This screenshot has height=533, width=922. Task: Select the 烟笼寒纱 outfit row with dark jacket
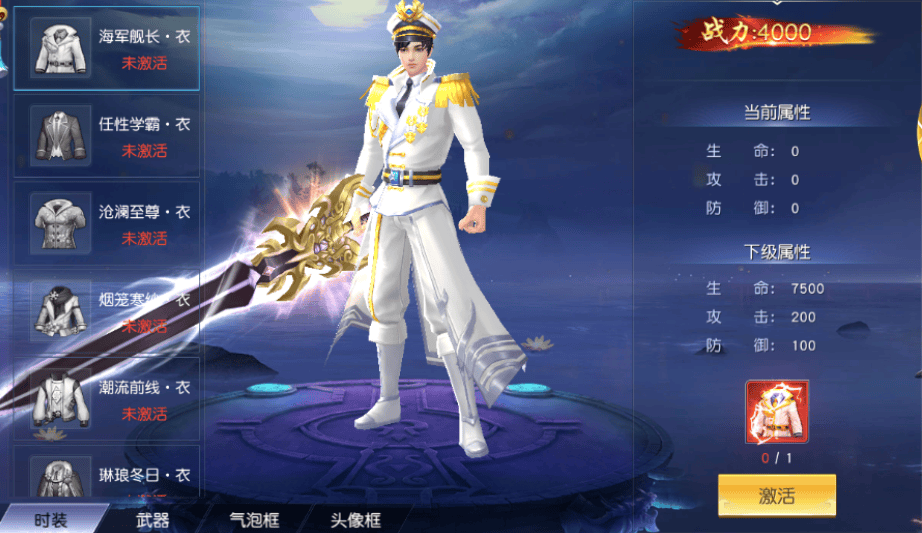(x=107, y=312)
